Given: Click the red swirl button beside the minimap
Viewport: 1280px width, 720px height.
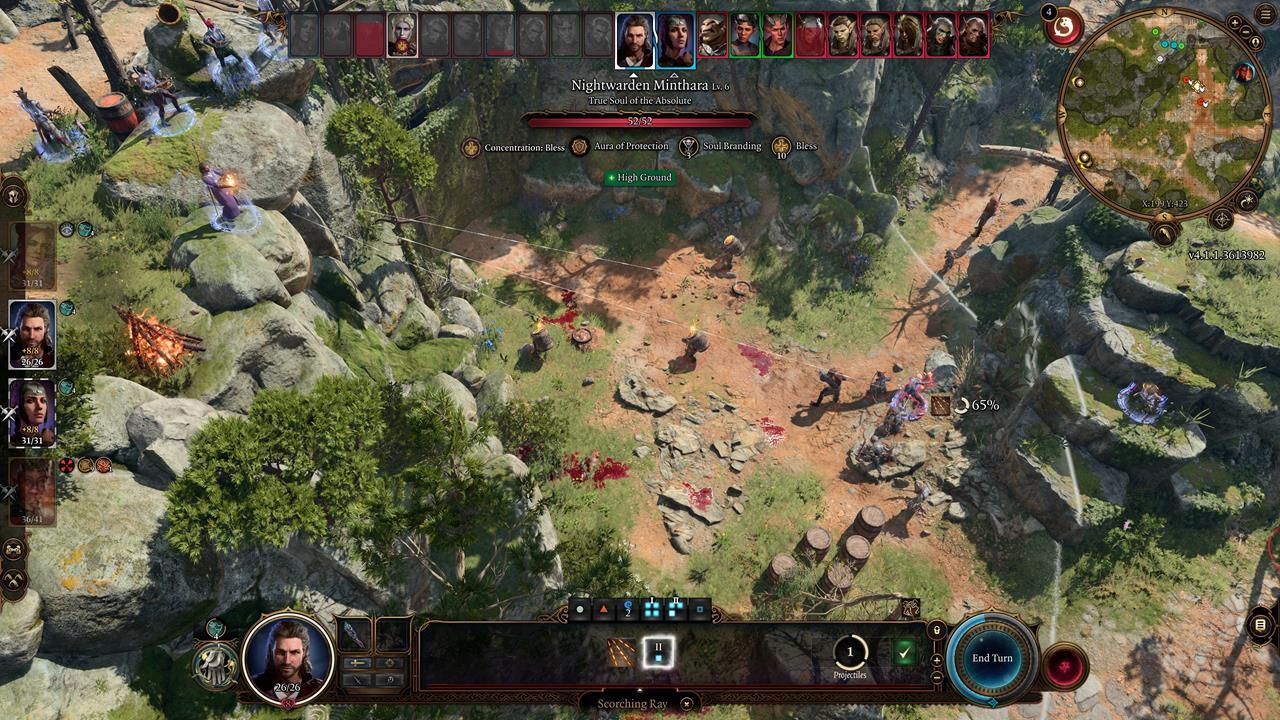Looking at the screenshot, I should point(1063,27).
